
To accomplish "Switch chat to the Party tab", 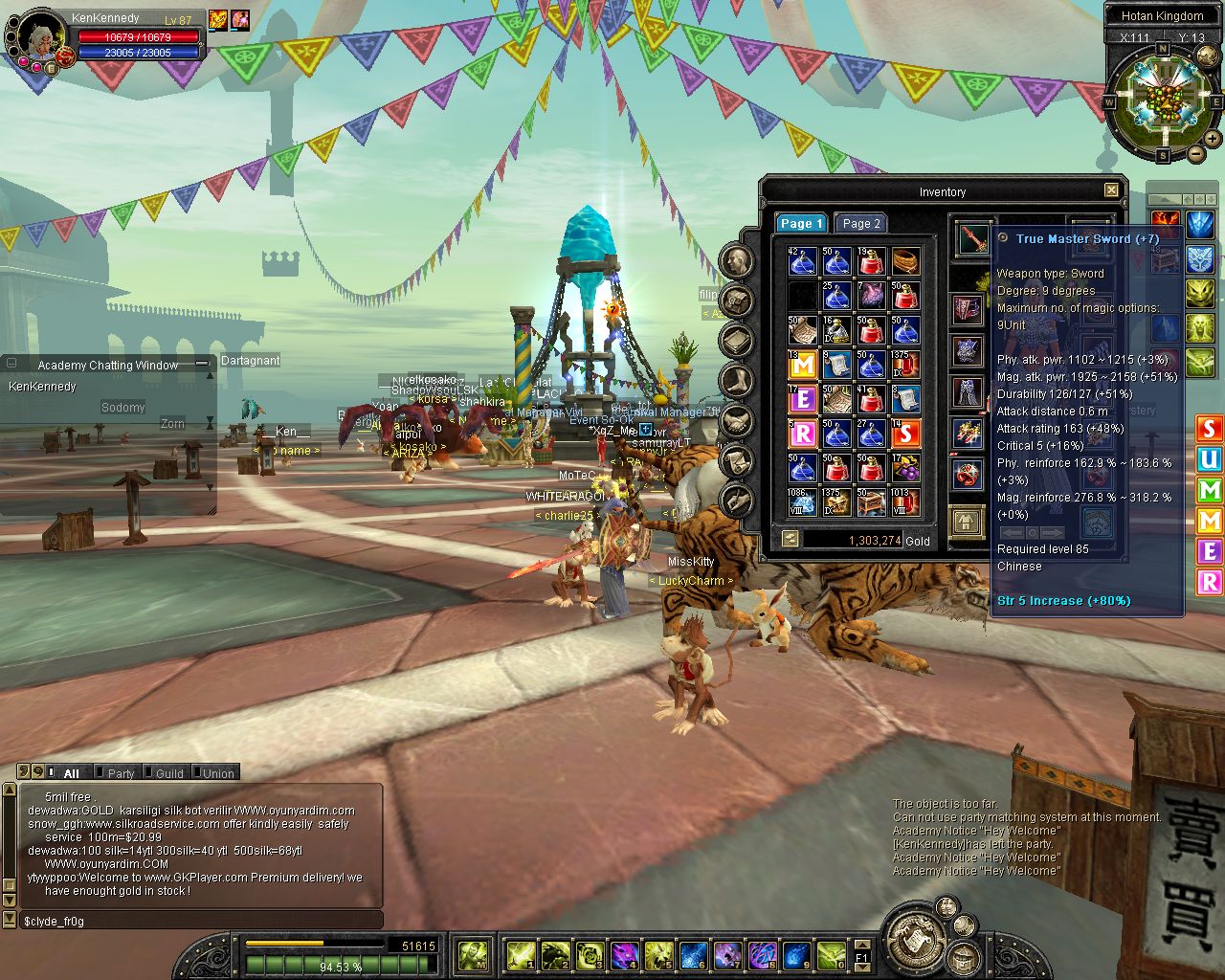I will tap(120, 773).
